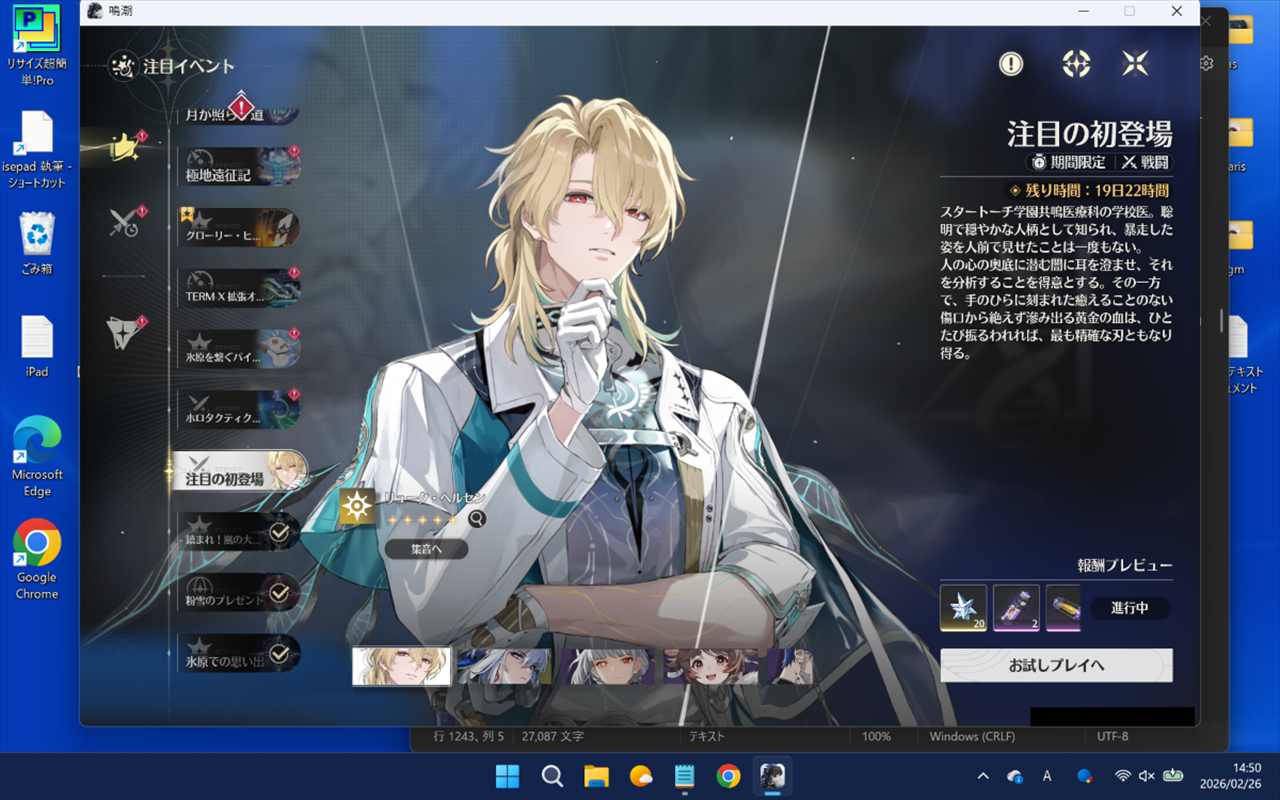Viewport: 1280px width, 800px height.
Task: View the star-shaped reward item with 20
Action: pos(963,608)
